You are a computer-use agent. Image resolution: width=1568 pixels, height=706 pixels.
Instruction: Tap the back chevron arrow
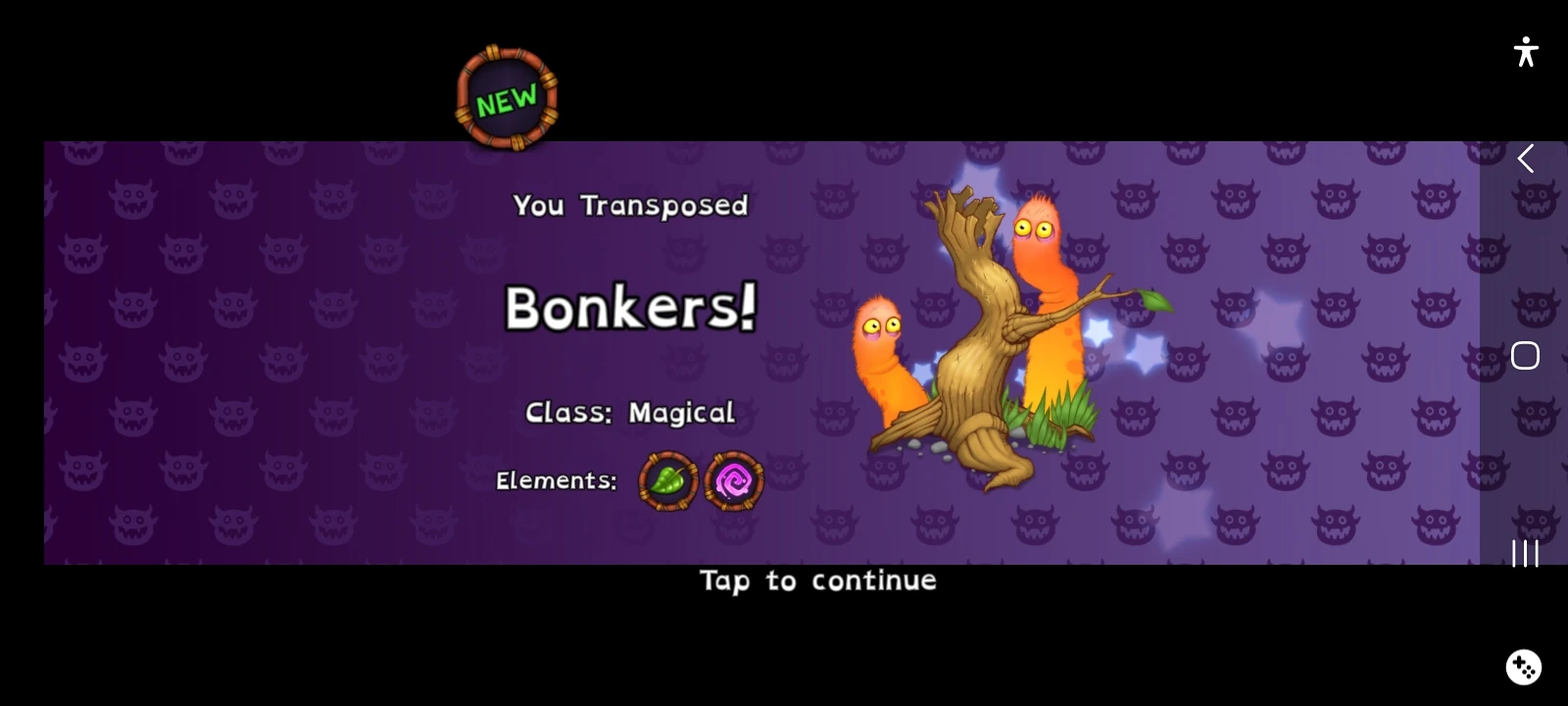pyautogui.click(x=1525, y=159)
